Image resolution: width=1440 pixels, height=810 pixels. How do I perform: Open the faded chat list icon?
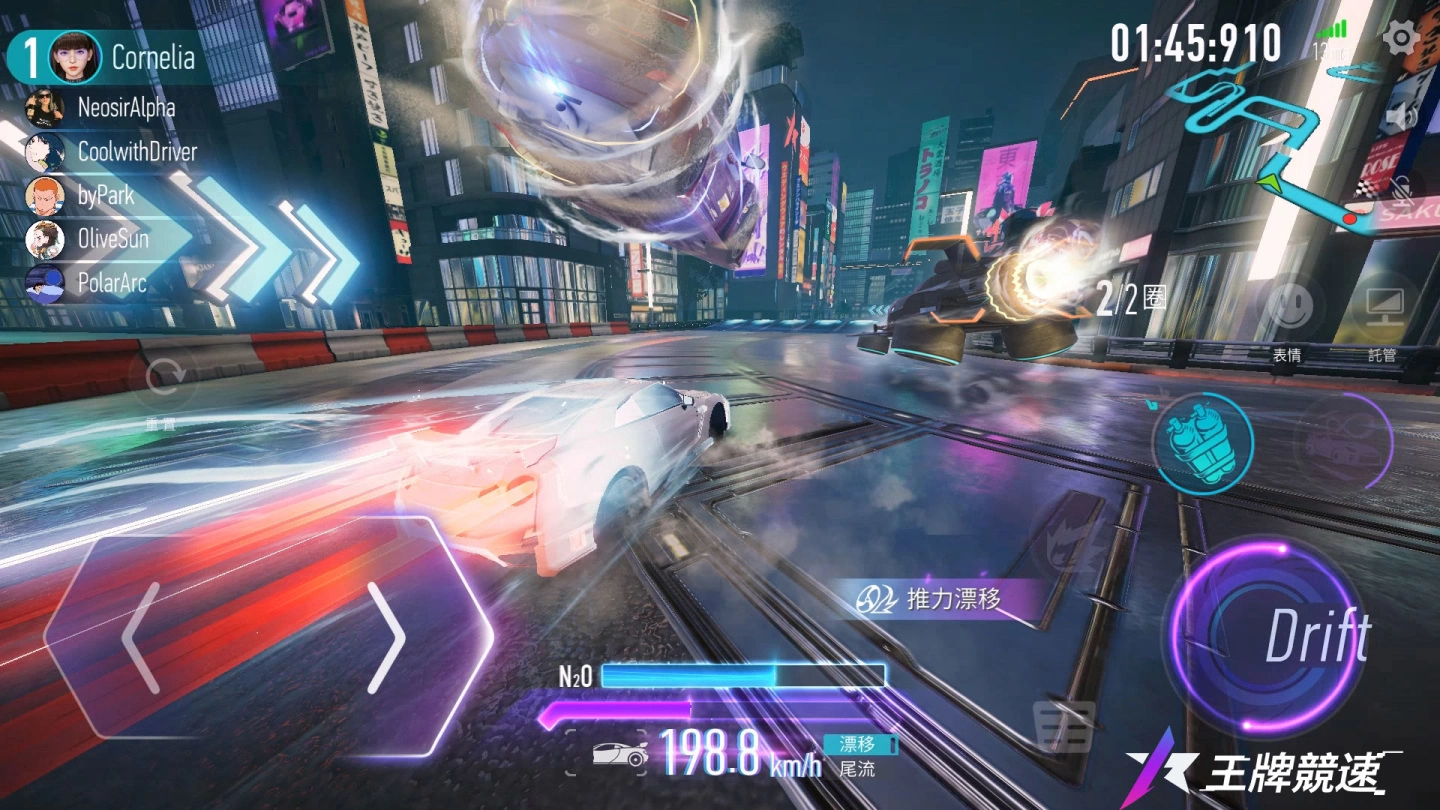(1062, 725)
